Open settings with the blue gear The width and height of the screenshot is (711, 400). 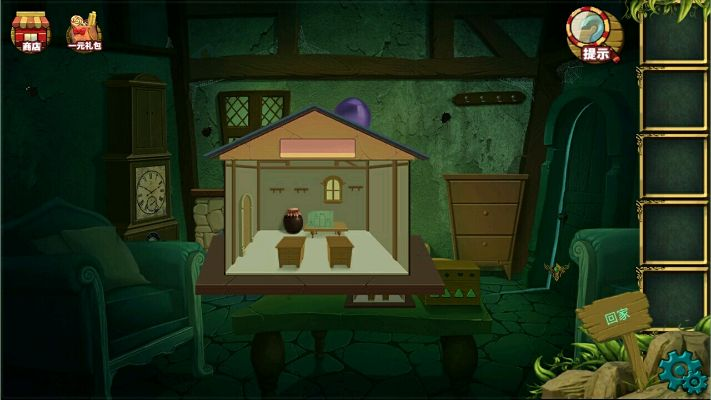click(682, 372)
